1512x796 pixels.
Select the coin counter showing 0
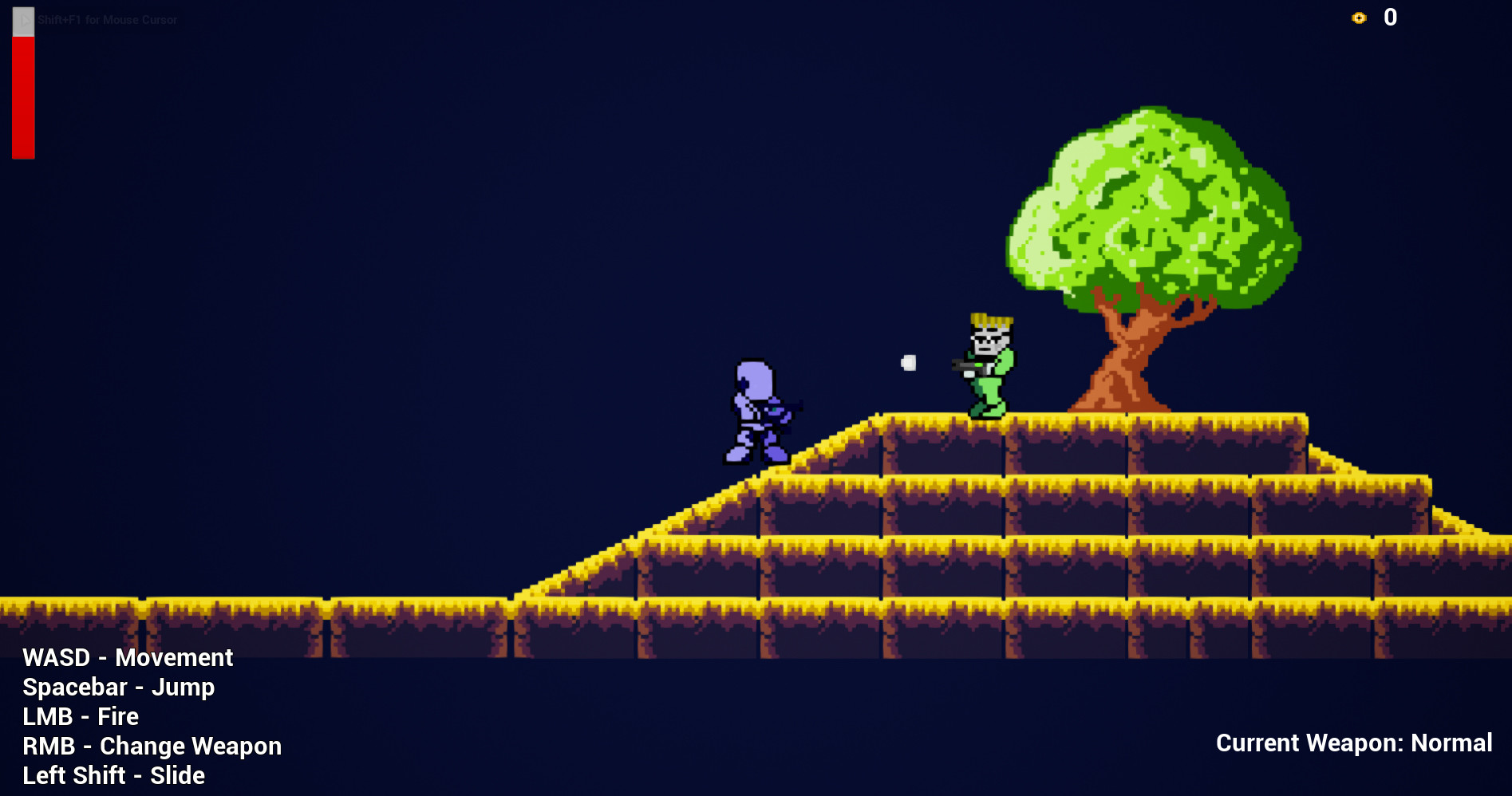pyautogui.click(x=1390, y=17)
